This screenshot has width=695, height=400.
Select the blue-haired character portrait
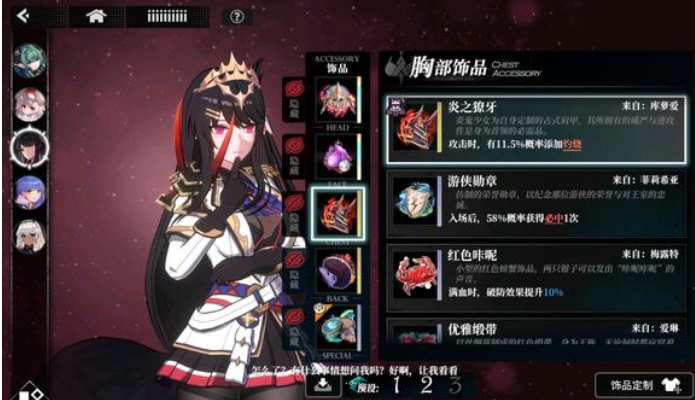29,190
